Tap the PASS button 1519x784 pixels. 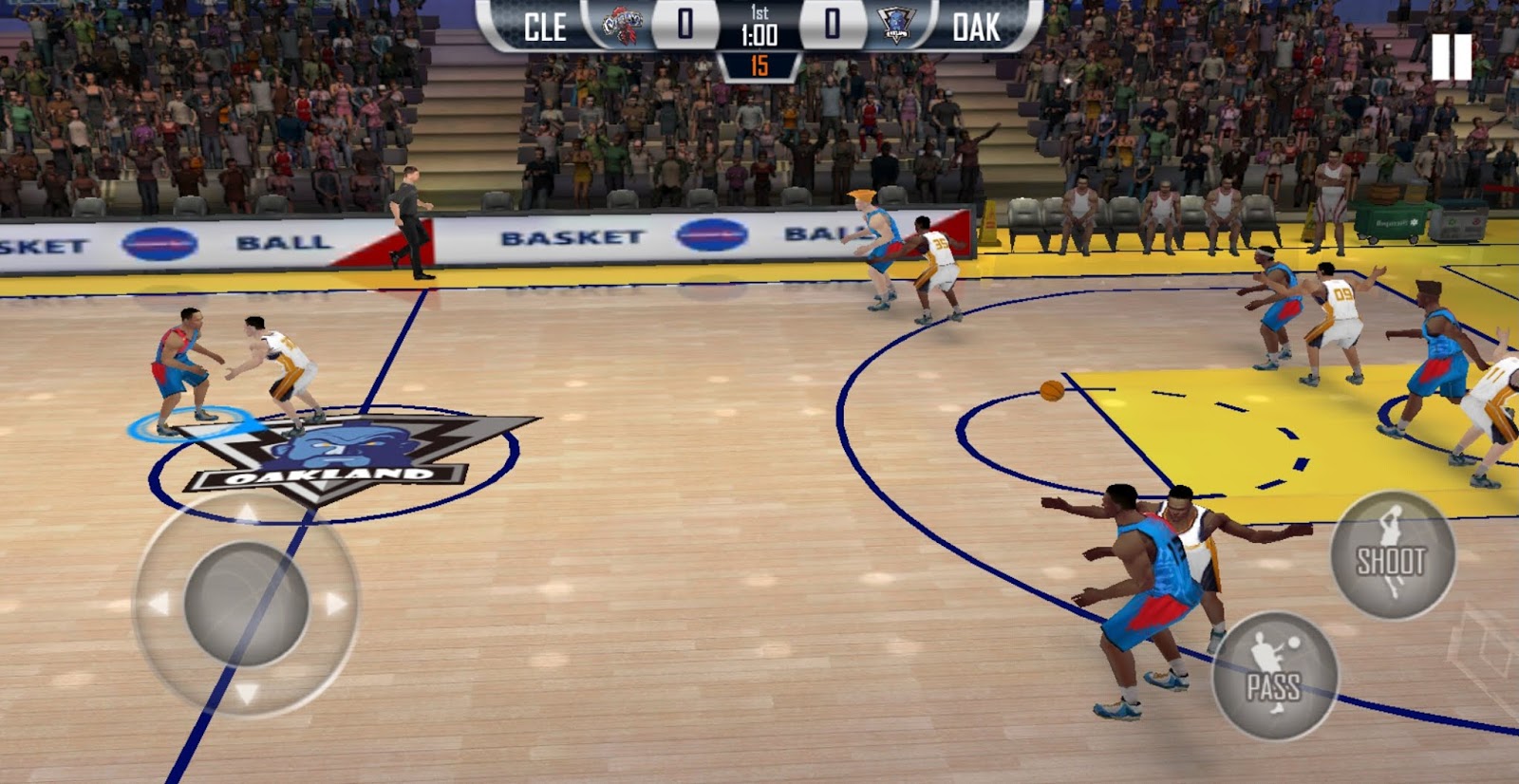click(x=1275, y=677)
